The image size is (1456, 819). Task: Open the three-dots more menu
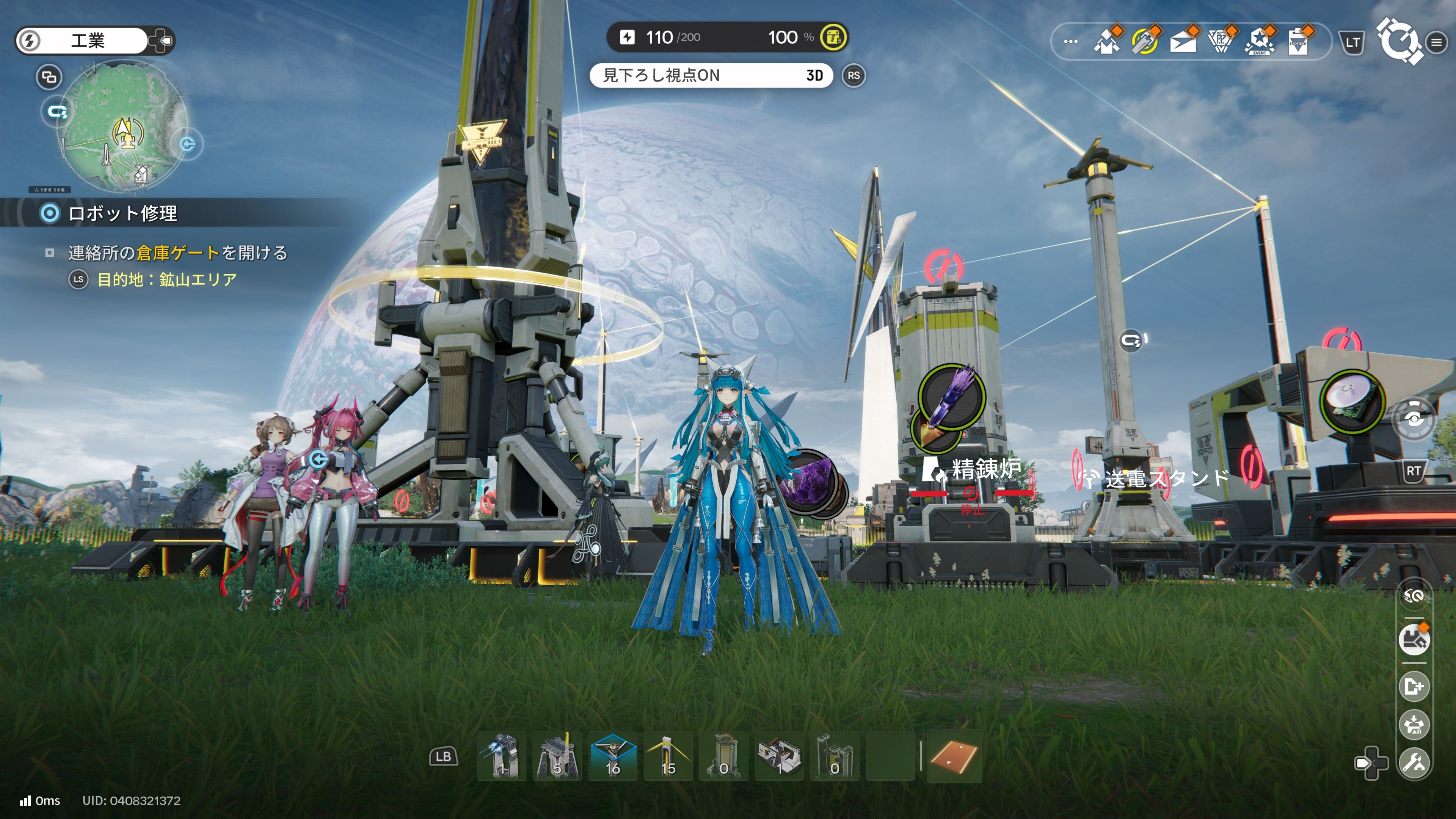[1070, 41]
